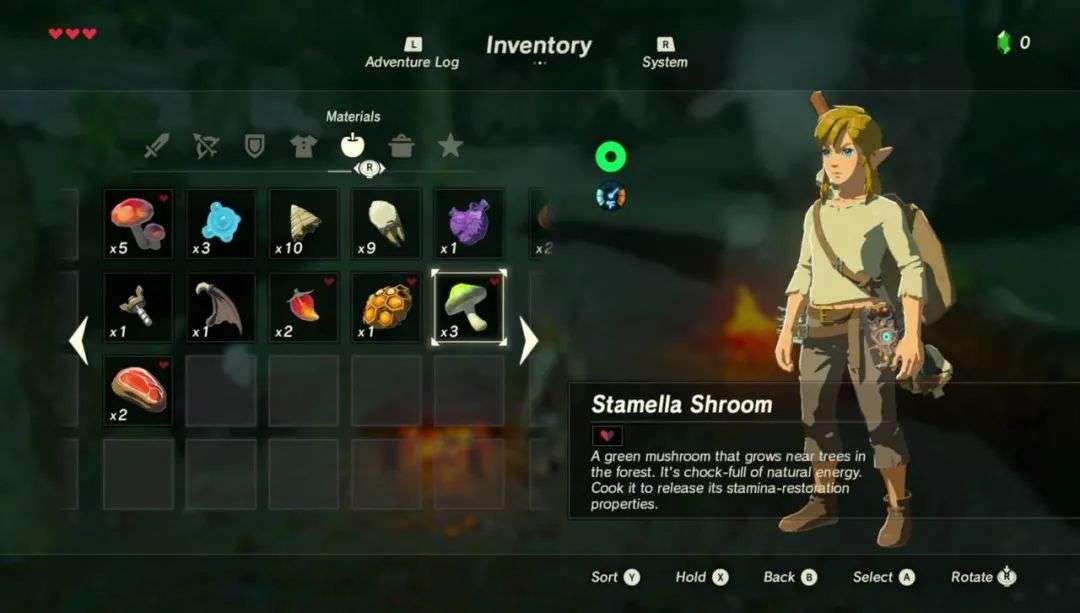This screenshot has height=613, width=1080.
Task: Select the red mushroom x5 slot
Action: (x=138, y=224)
